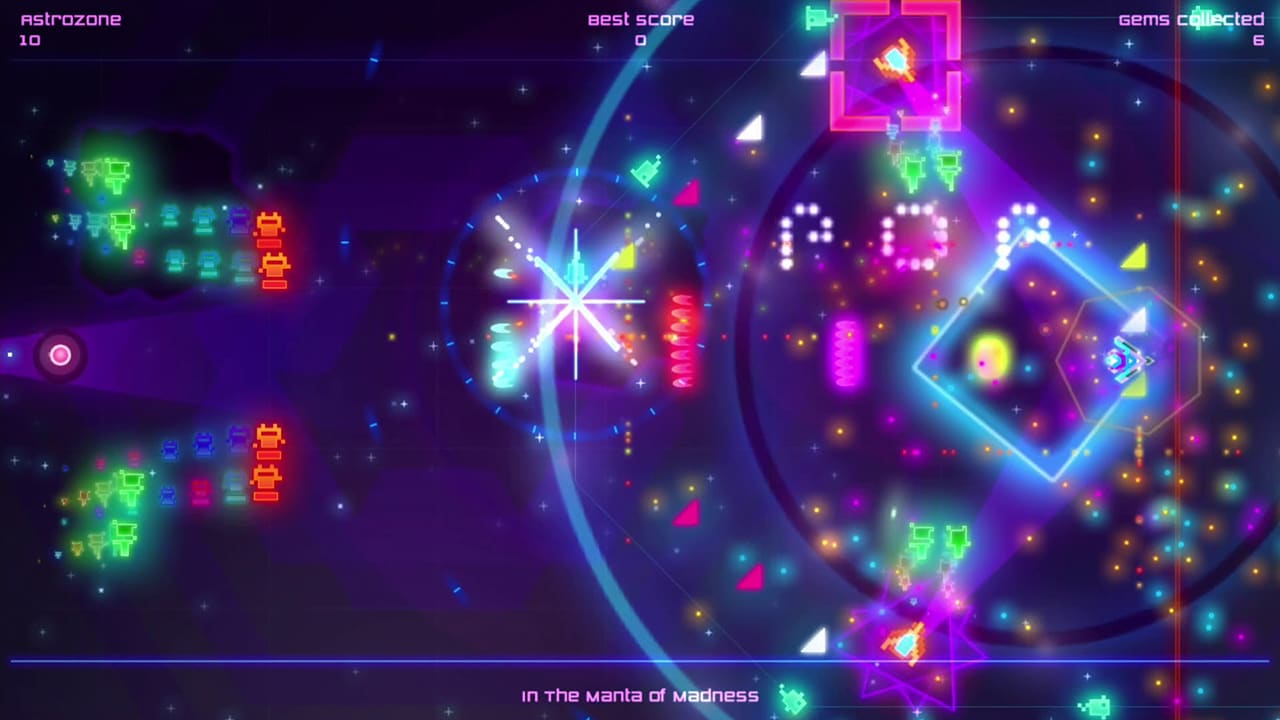This screenshot has height=720, width=1280.
Task: Select the pink ringed orb on the left edge
Action: pyautogui.click(x=60, y=355)
